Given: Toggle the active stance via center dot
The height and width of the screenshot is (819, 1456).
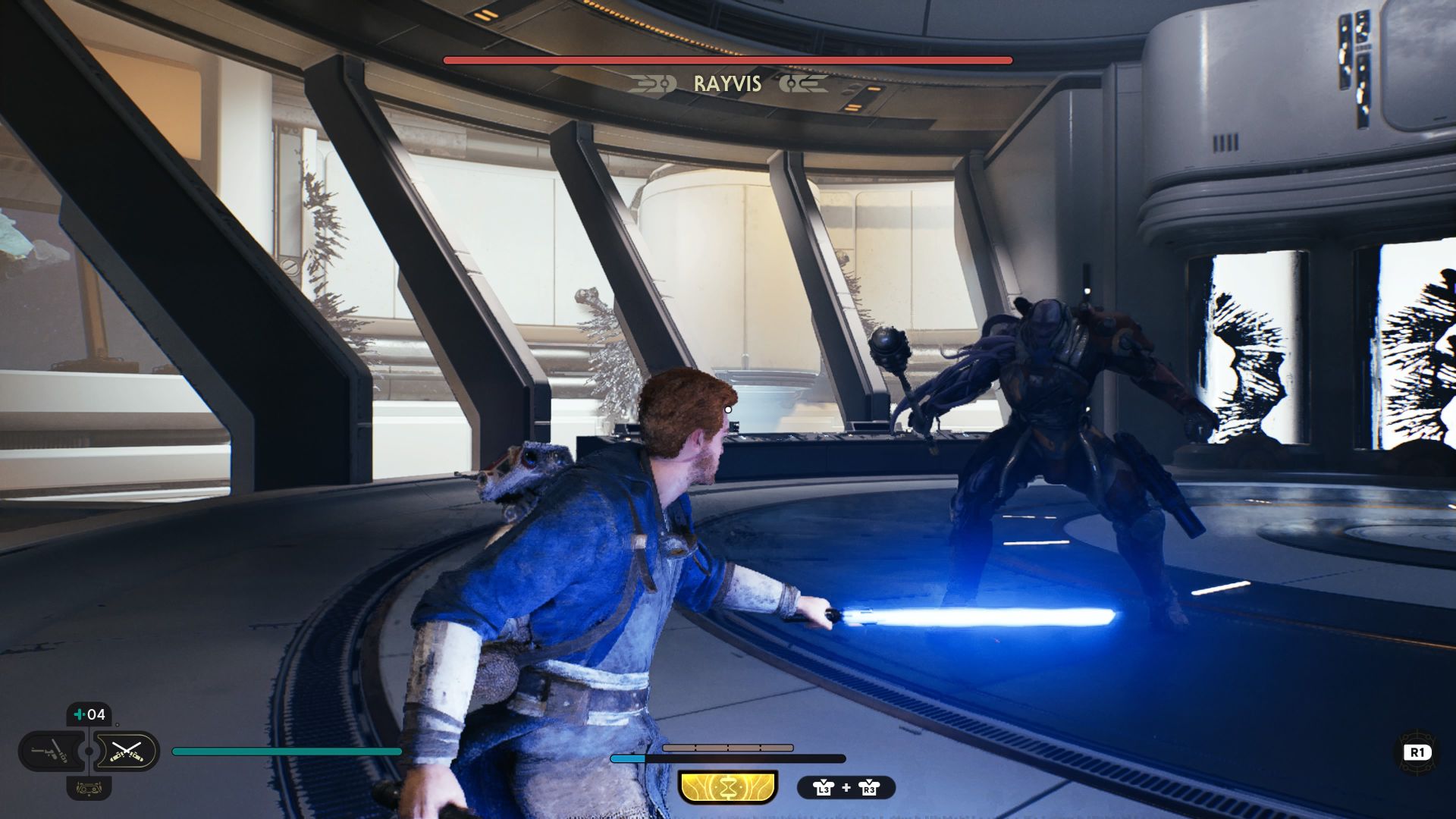Looking at the screenshot, I should coord(89,752).
